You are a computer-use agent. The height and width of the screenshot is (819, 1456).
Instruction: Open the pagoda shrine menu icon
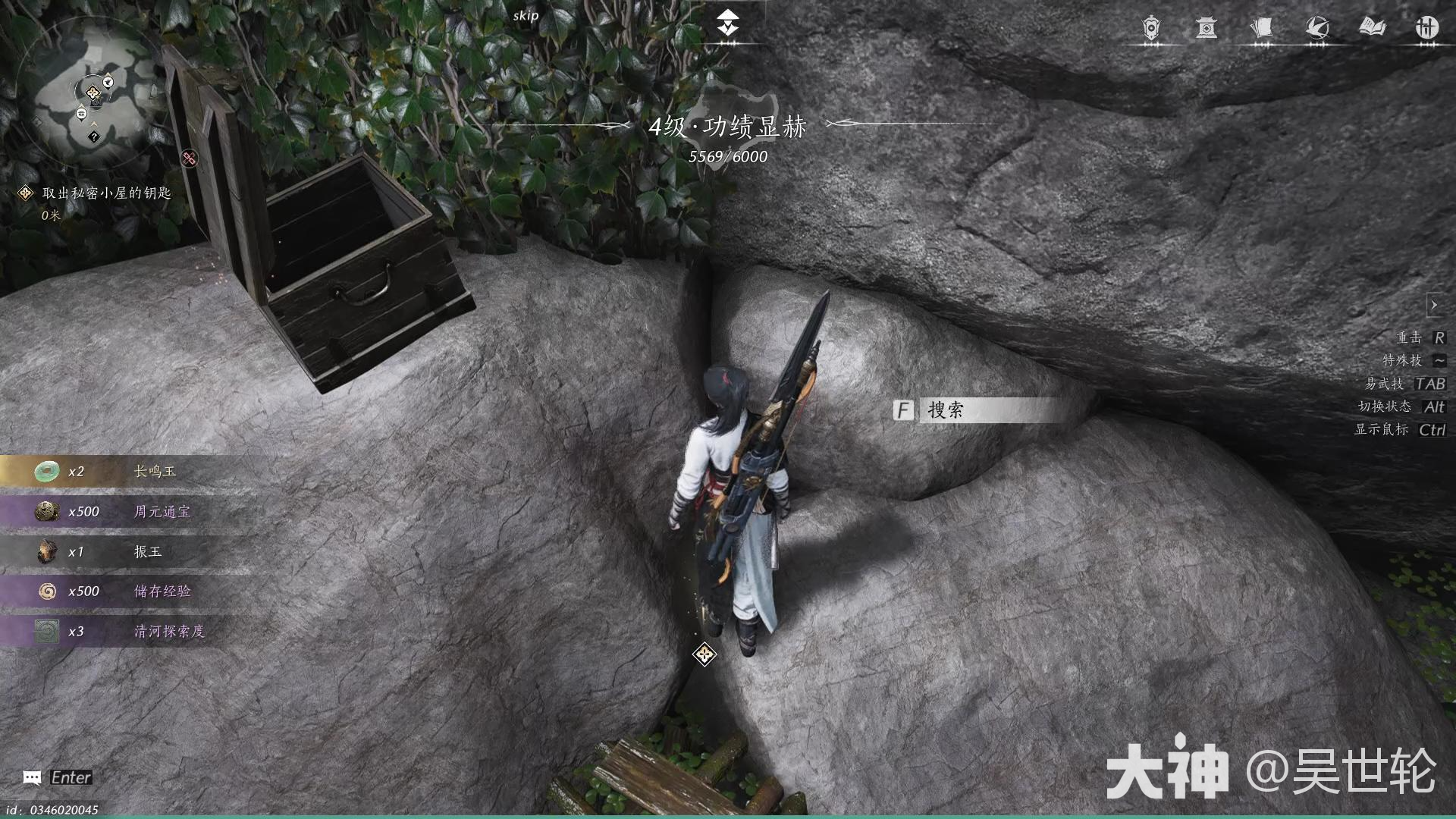1207,29
